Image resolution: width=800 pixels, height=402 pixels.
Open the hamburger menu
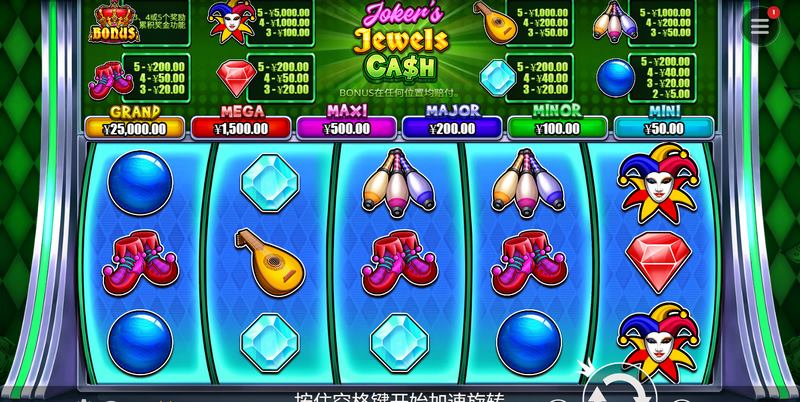click(x=761, y=27)
